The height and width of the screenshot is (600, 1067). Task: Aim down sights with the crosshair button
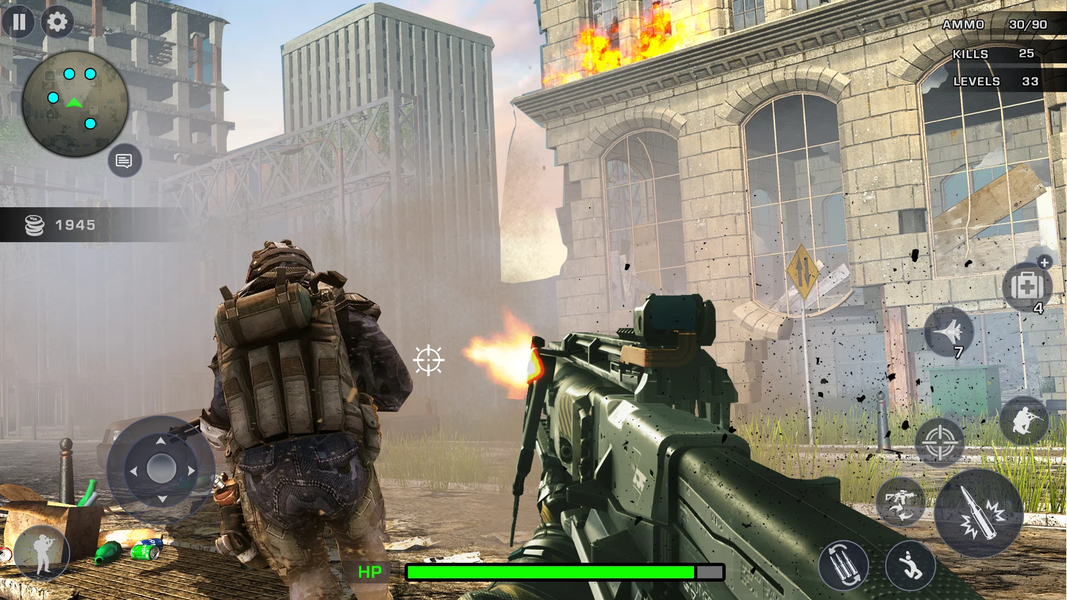pos(939,442)
